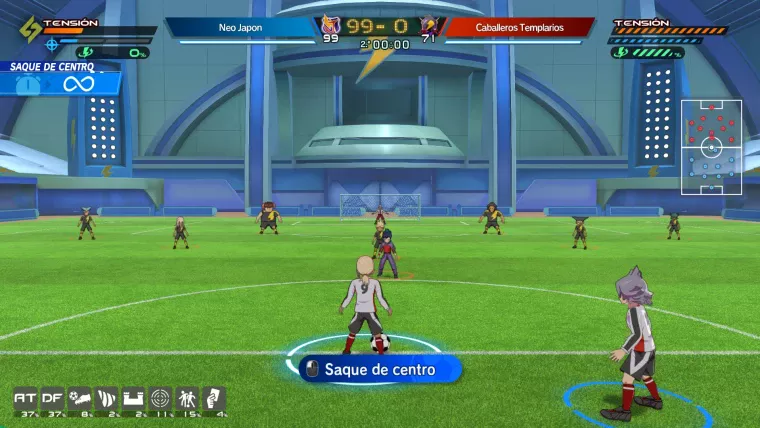760x428 pixels.
Task: Click the Saque de centro kickoff button
Action: [380, 370]
